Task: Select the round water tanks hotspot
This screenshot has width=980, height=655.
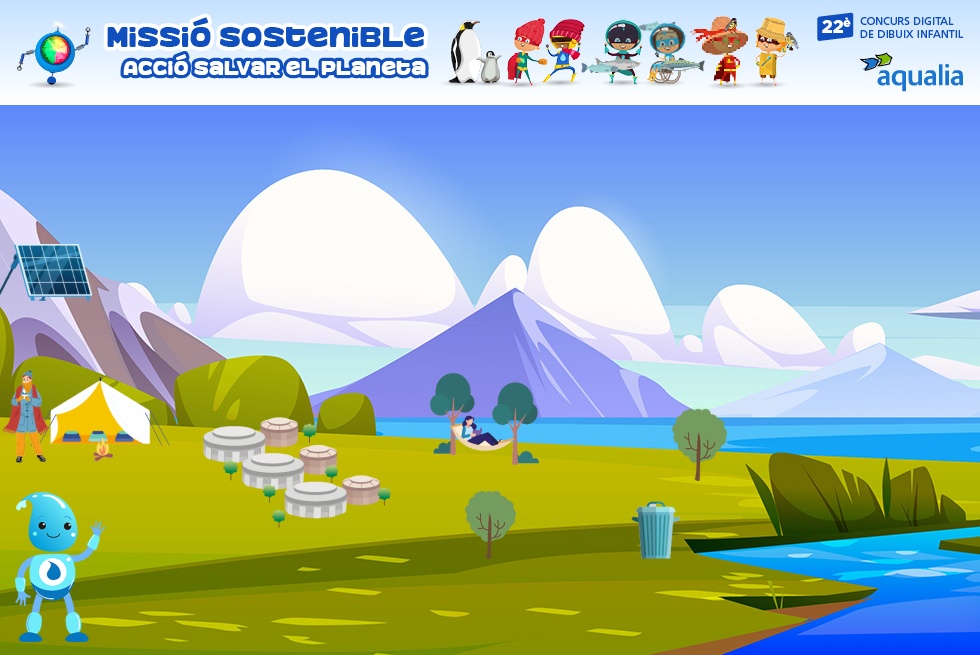Action: coord(290,466)
